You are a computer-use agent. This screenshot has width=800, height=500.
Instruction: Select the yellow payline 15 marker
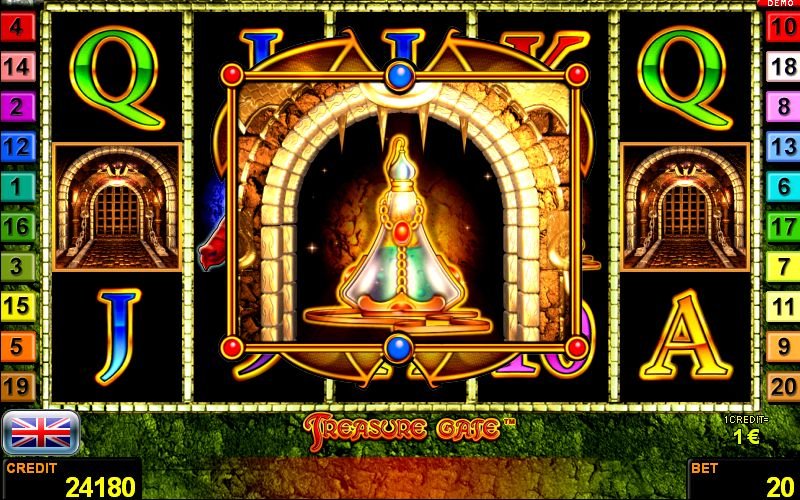(x=17, y=306)
